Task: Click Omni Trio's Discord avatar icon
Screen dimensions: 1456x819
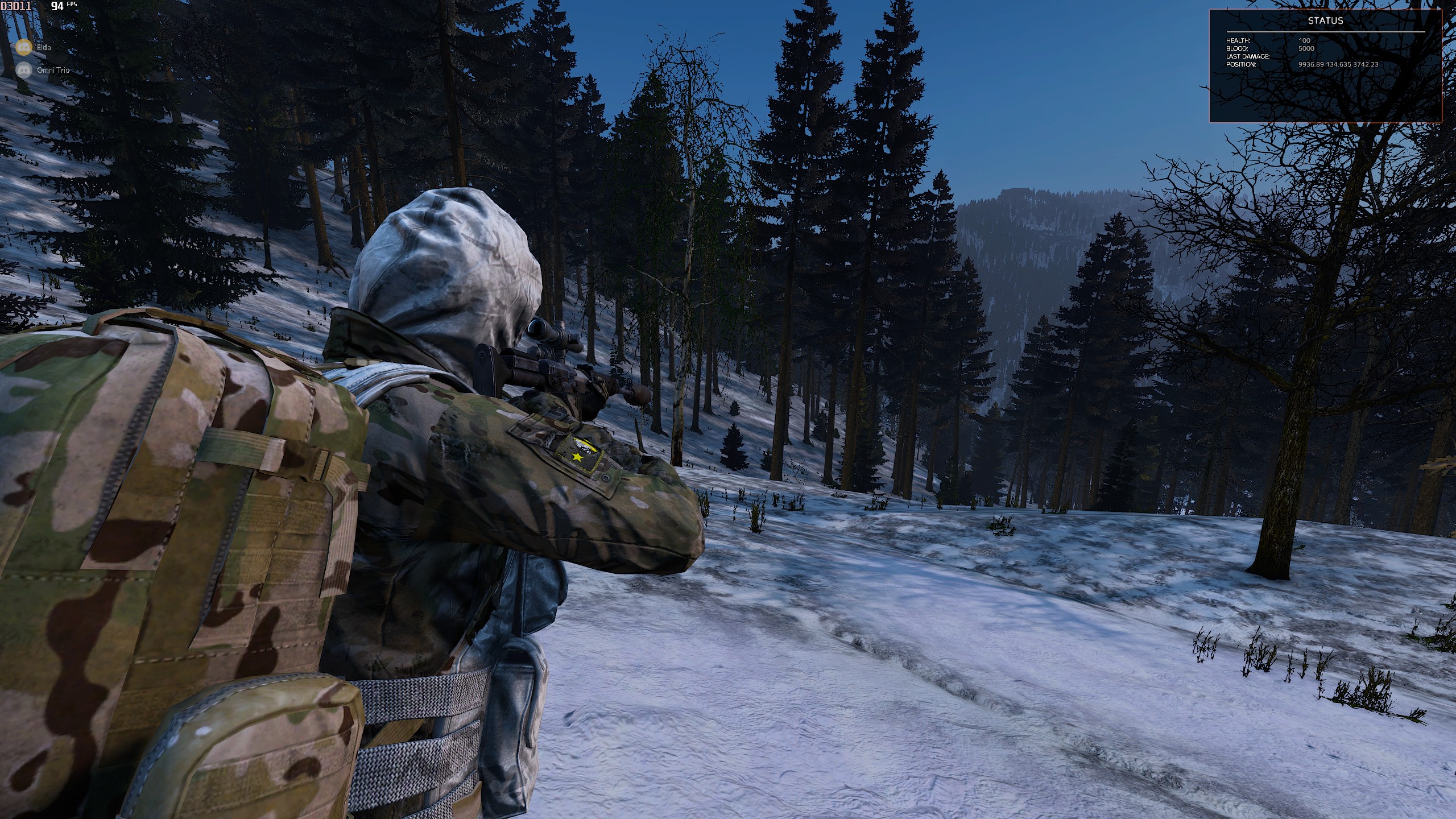Action: tap(24, 70)
